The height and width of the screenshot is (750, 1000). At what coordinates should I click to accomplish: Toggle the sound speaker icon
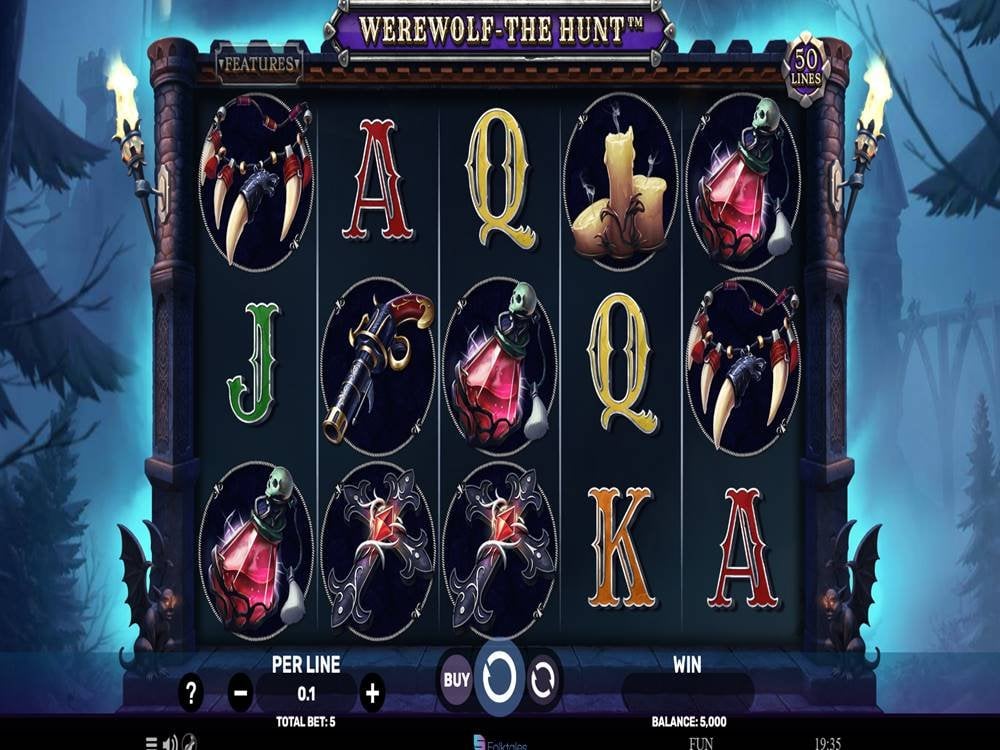coord(169,743)
